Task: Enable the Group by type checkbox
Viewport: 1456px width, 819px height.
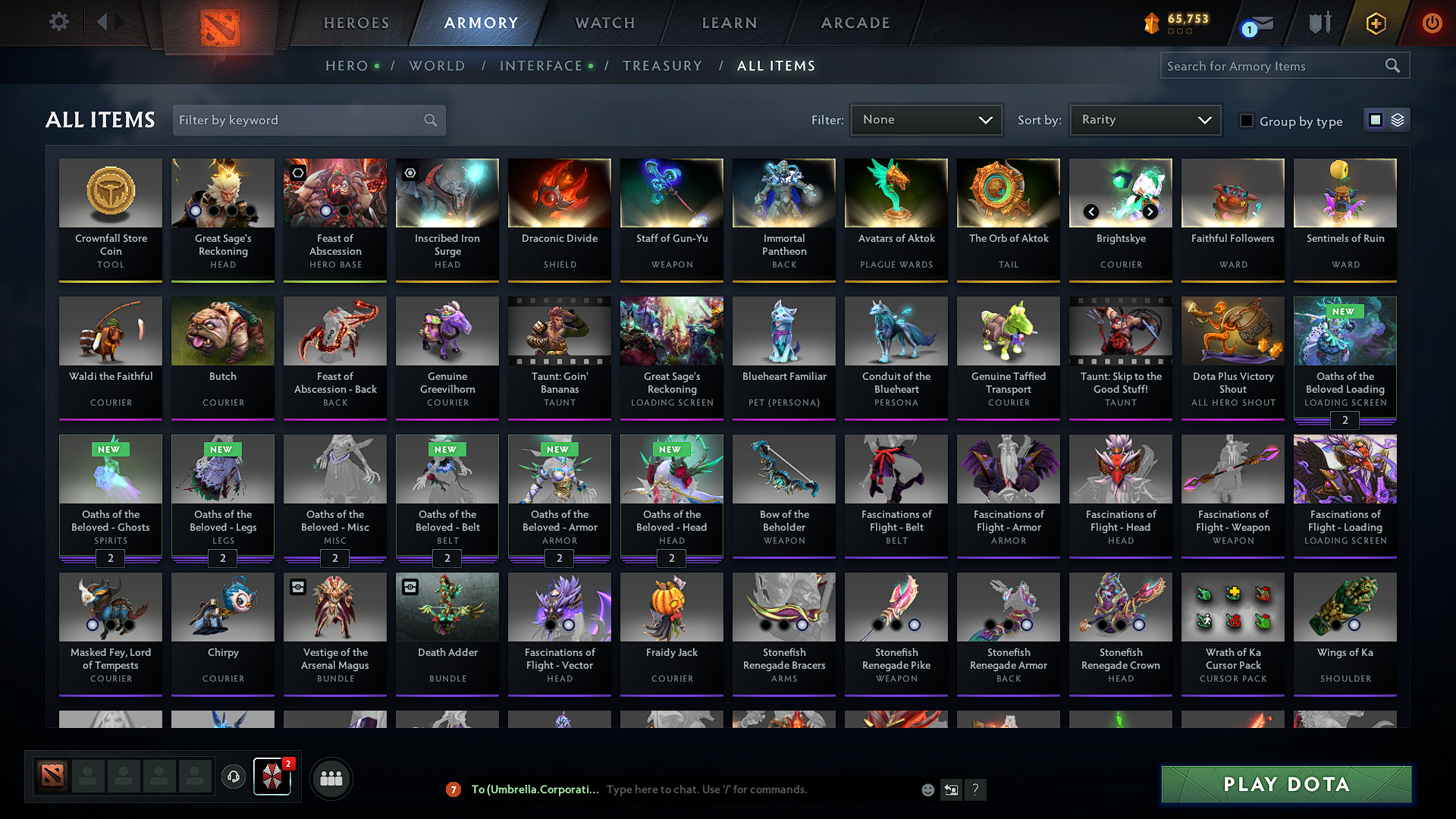Action: [x=1246, y=121]
